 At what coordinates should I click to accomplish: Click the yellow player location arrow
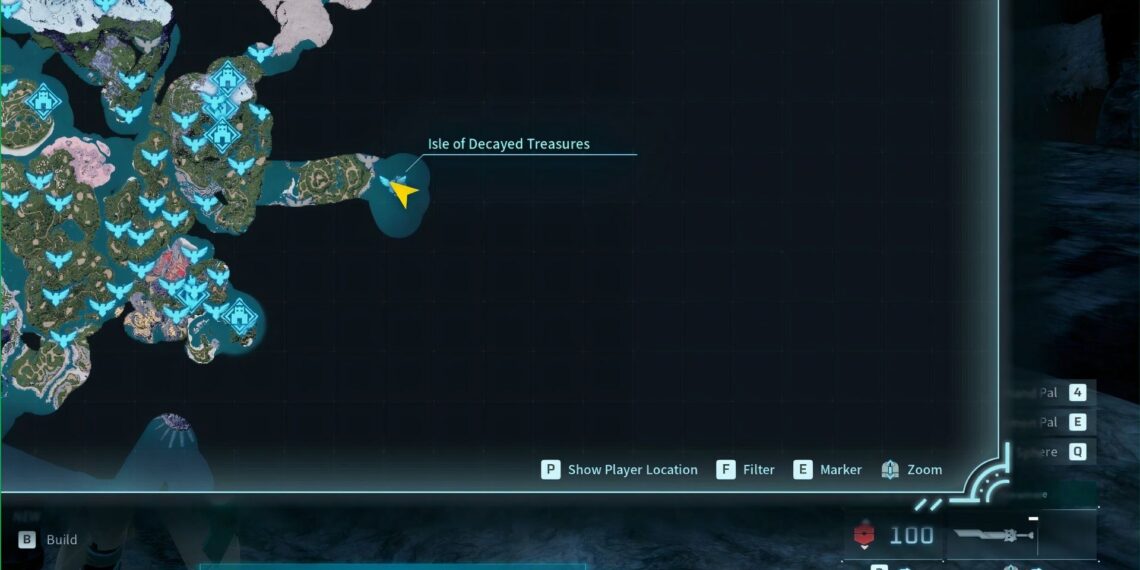pyautogui.click(x=404, y=192)
